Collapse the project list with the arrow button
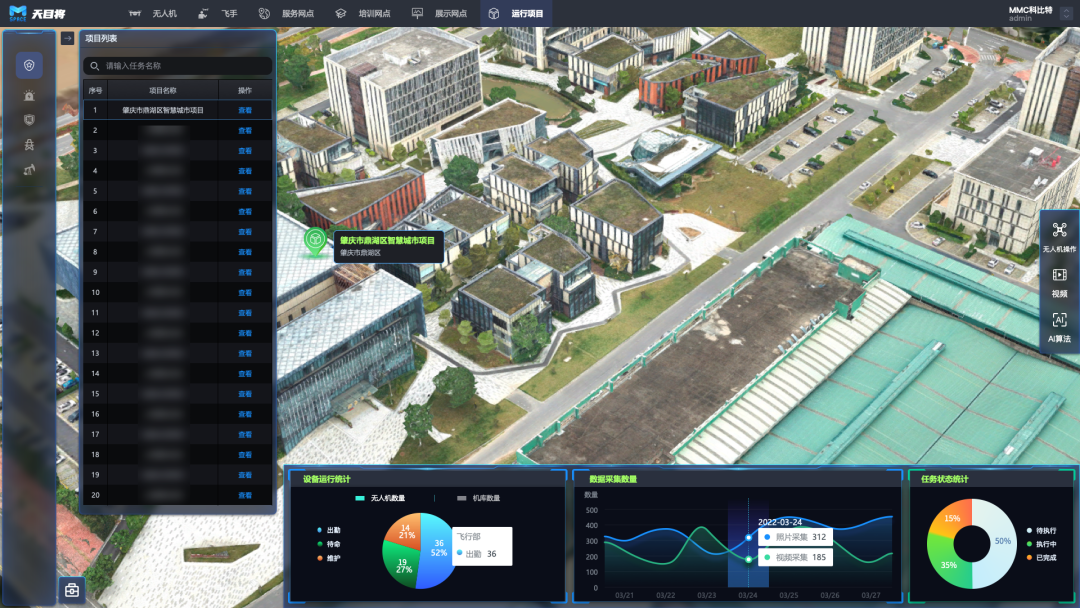 (x=67, y=39)
